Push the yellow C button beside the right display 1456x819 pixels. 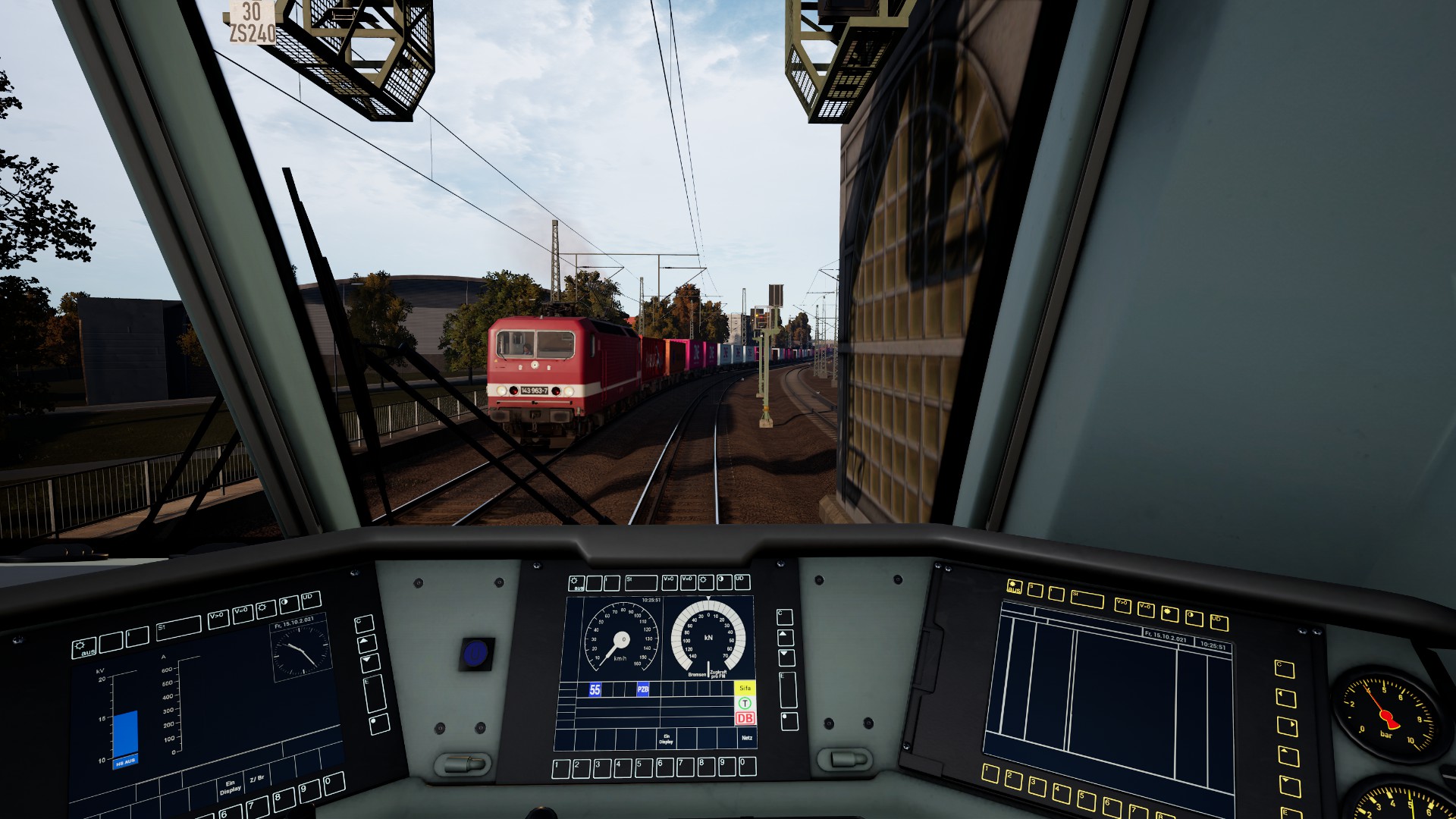(1284, 668)
